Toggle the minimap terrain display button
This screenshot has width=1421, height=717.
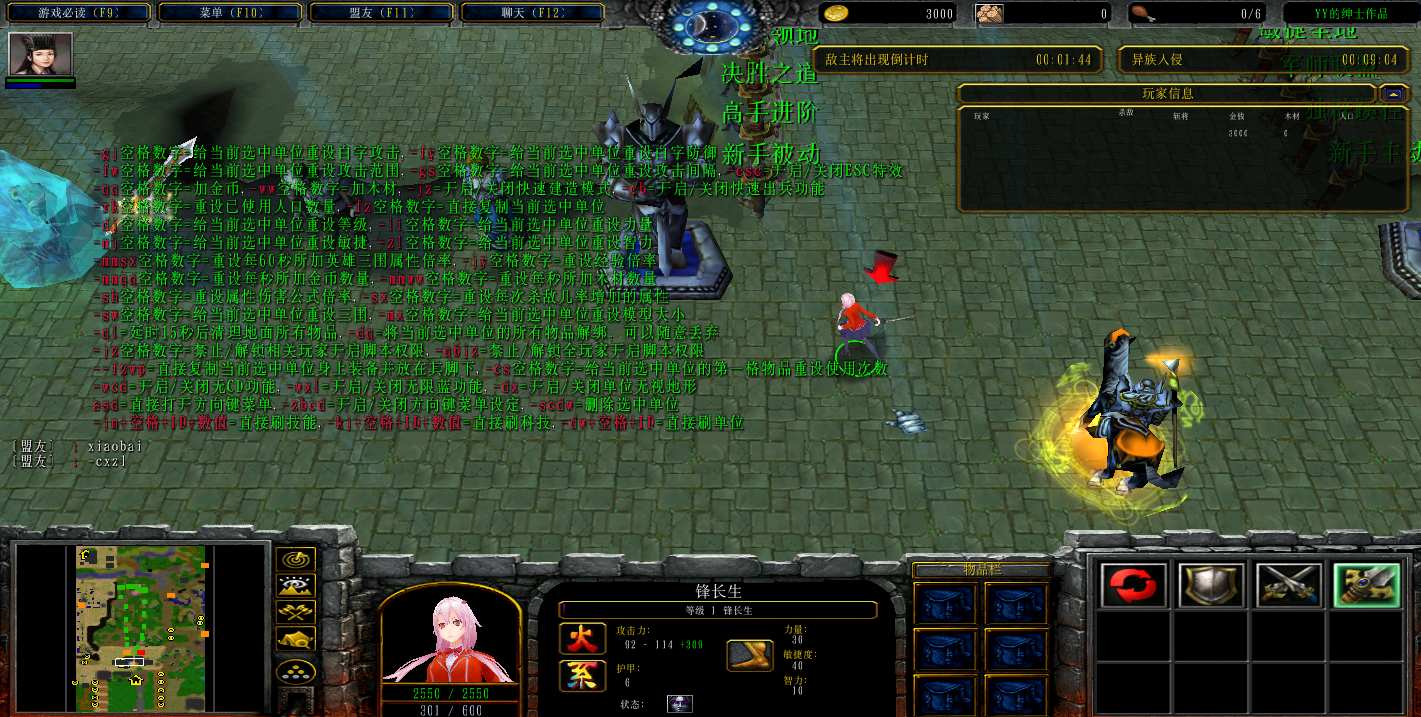point(297,586)
